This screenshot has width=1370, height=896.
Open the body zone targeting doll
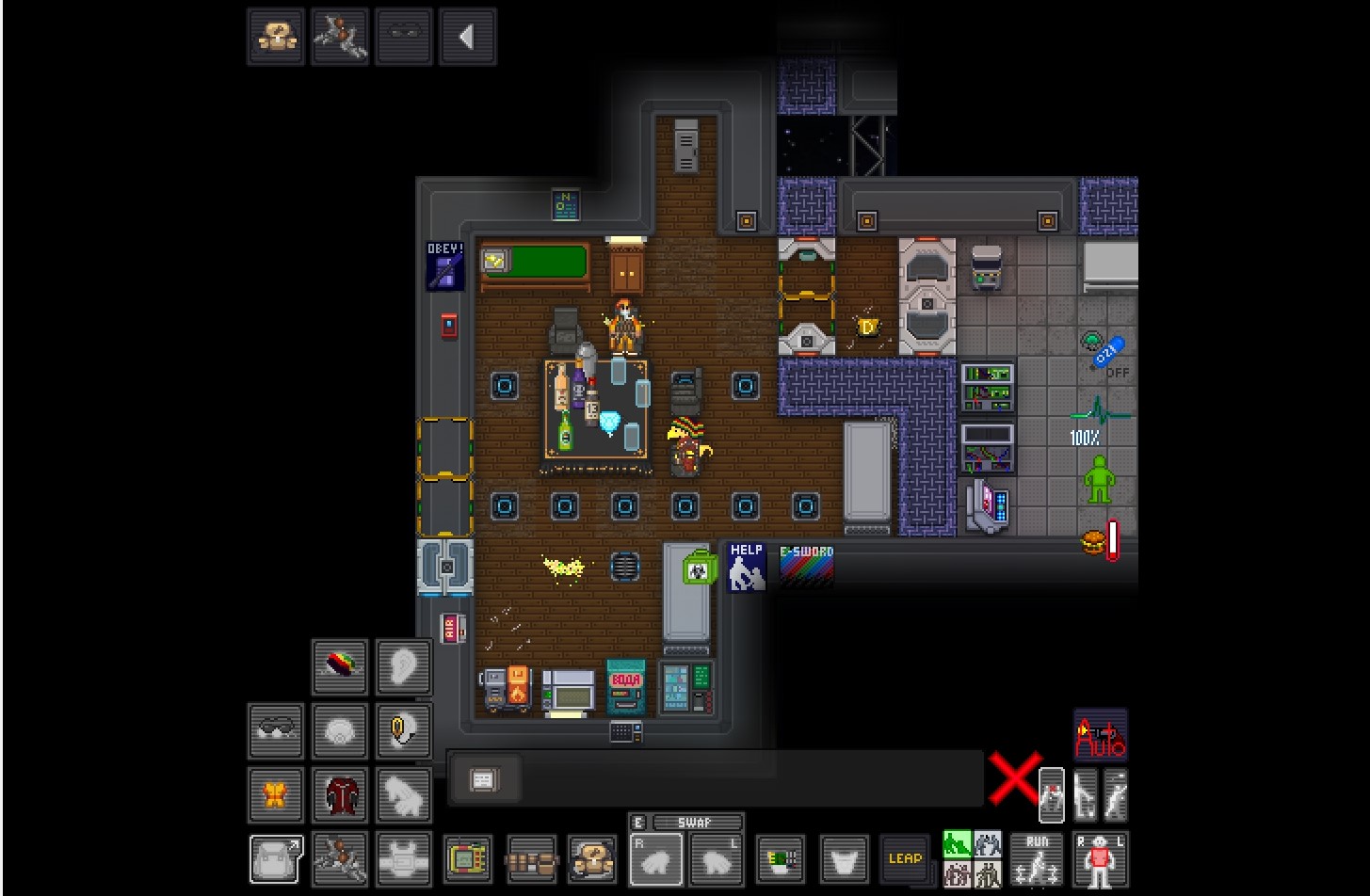click(x=1101, y=858)
